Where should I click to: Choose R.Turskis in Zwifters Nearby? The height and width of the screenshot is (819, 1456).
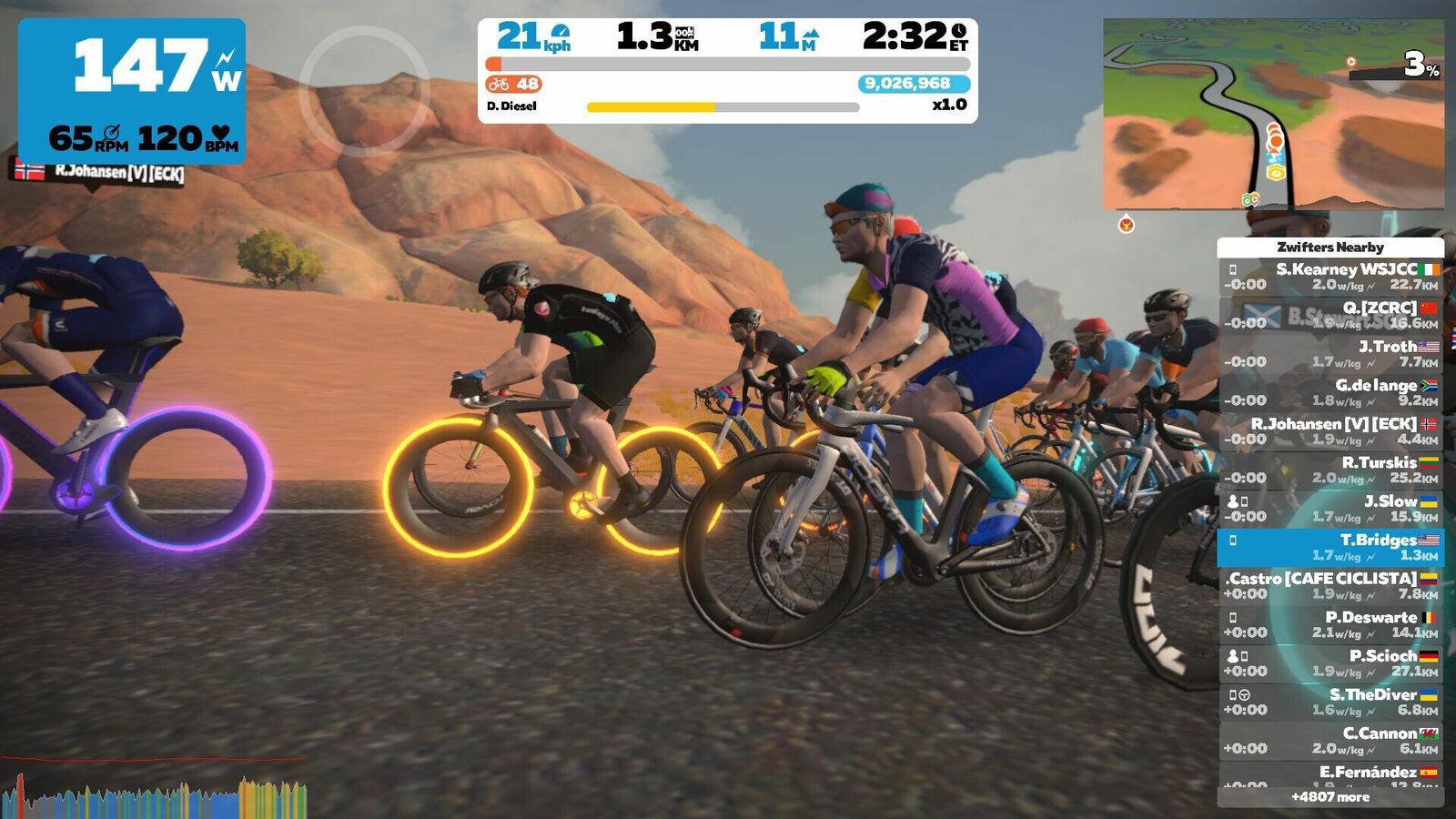tap(1330, 470)
